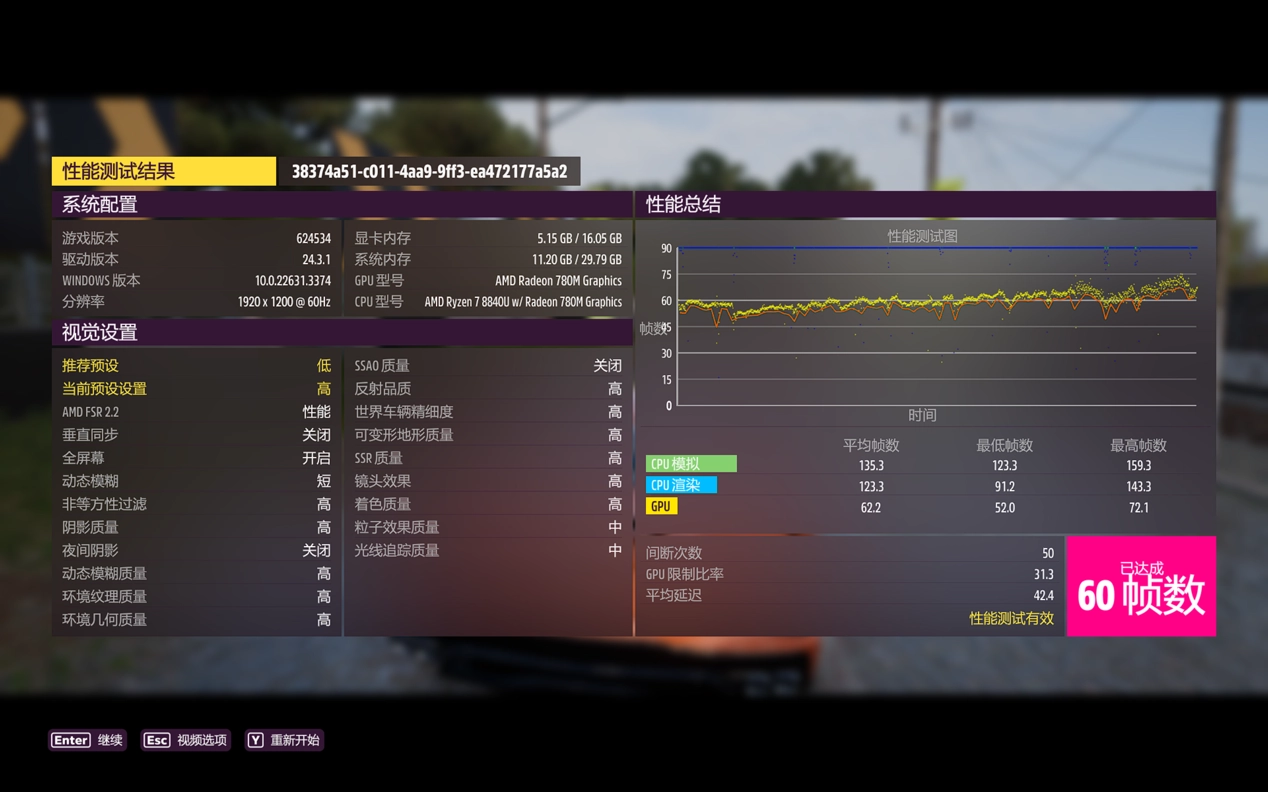Open the video options (视频选项)

(x=186, y=740)
